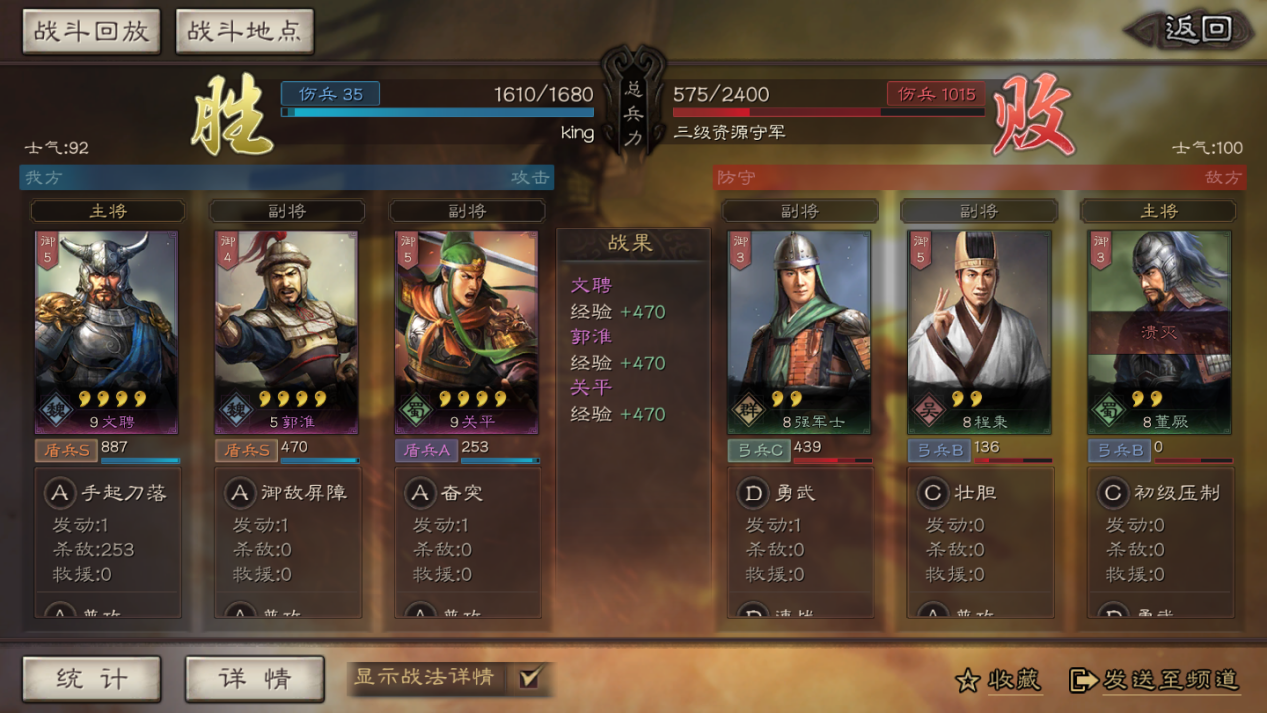Screen dimensions: 1267x713
Task: Click the 御敌屏障 skill entry
Action: click(288, 493)
